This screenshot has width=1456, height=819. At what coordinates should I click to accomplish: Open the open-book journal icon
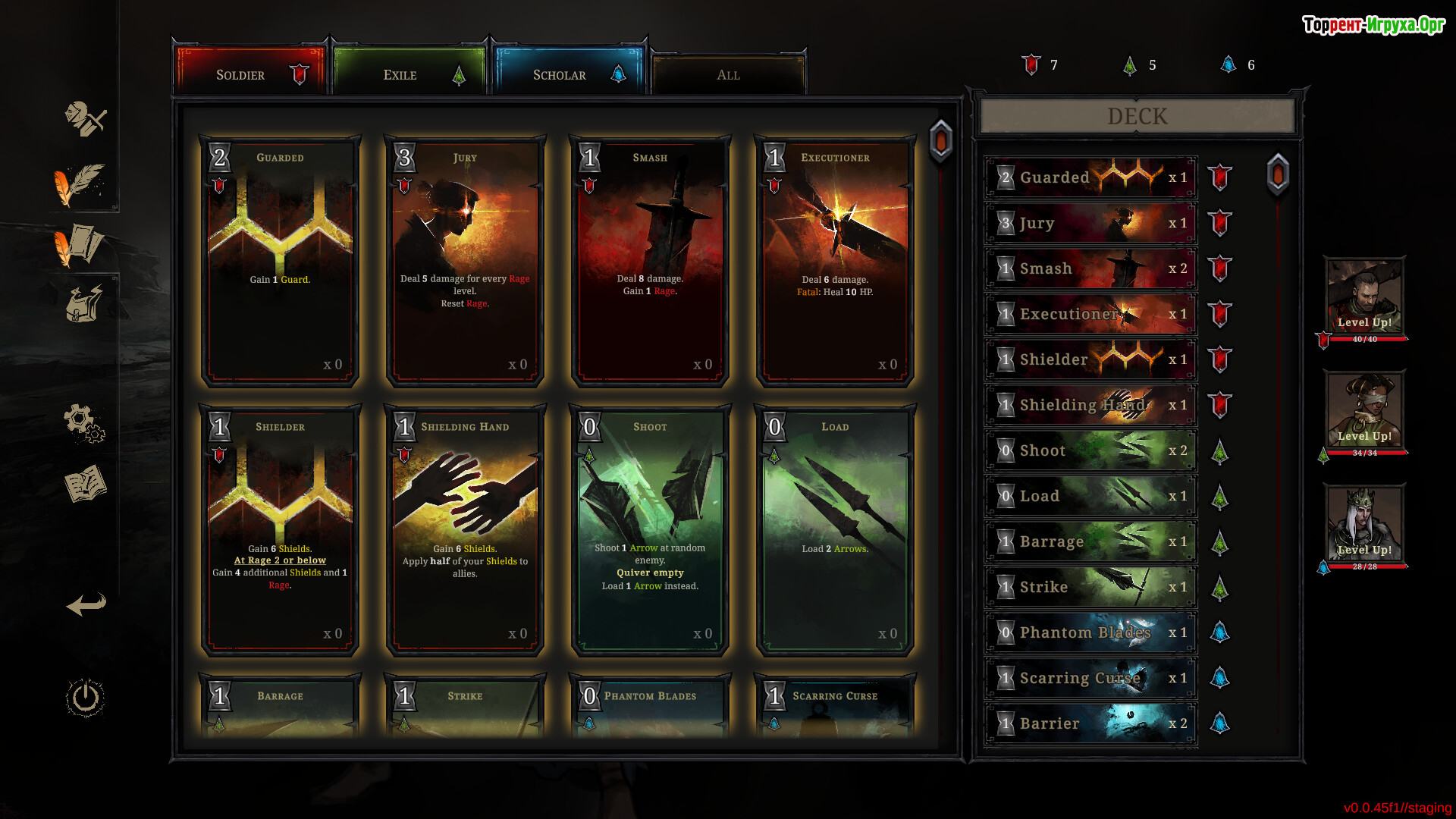tap(85, 484)
